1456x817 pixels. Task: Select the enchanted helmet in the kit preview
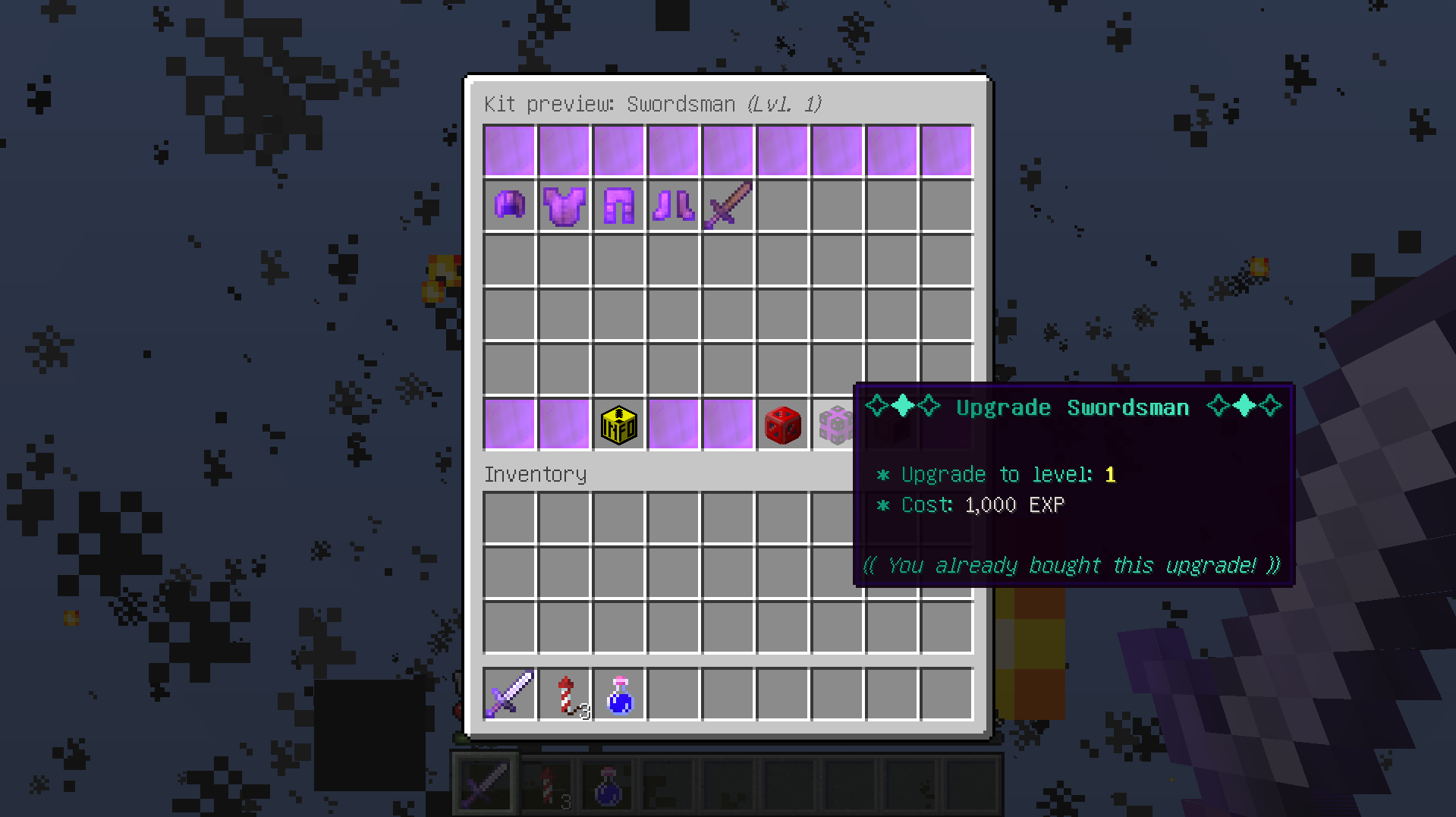point(509,205)
